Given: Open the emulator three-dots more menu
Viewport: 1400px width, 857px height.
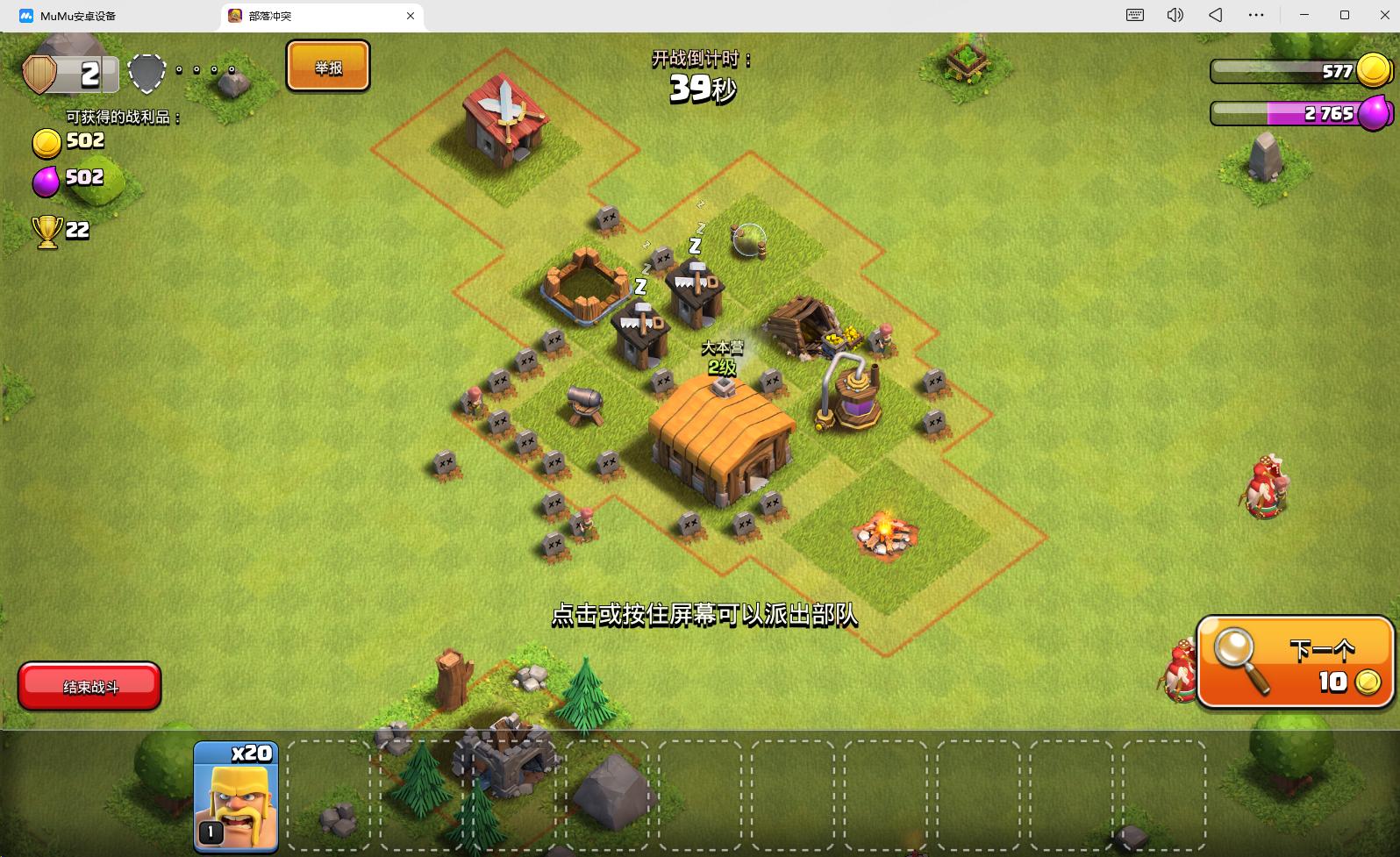Looking at the screenshot, I should [1256, 15].
